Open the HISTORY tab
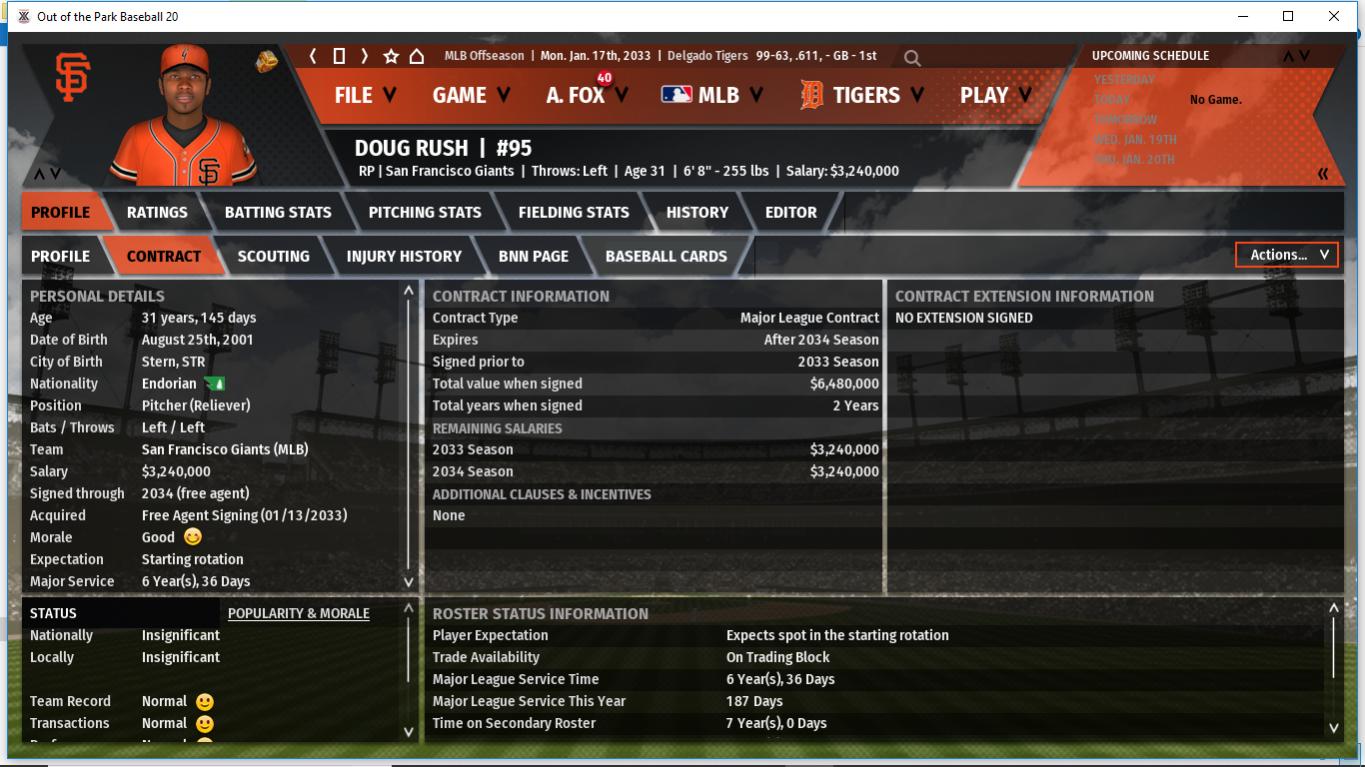1365x767 pixels. click(x=697, y=212)
